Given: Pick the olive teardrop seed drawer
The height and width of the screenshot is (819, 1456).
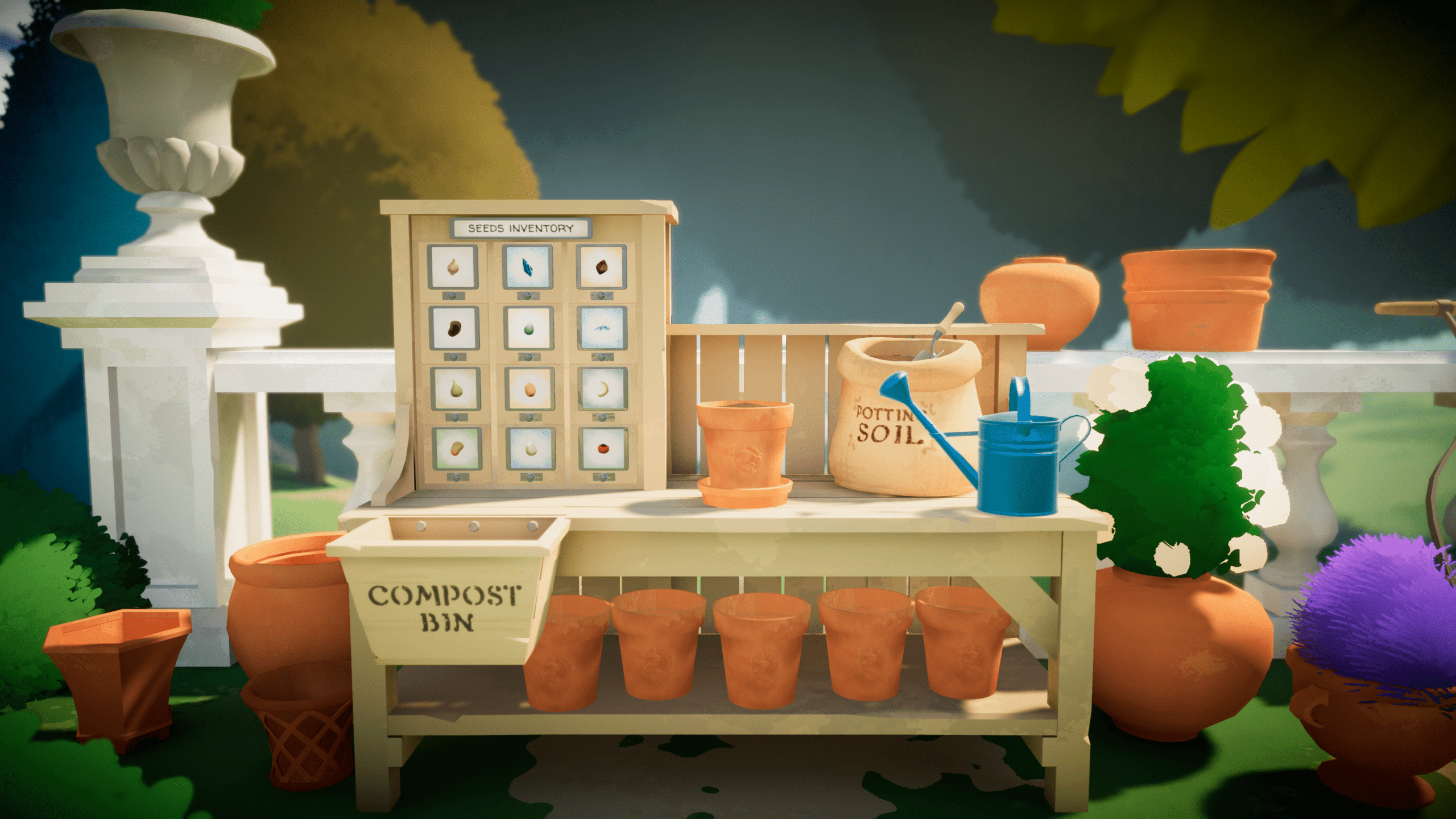Looking at the screenshot, I should [455, 389].
